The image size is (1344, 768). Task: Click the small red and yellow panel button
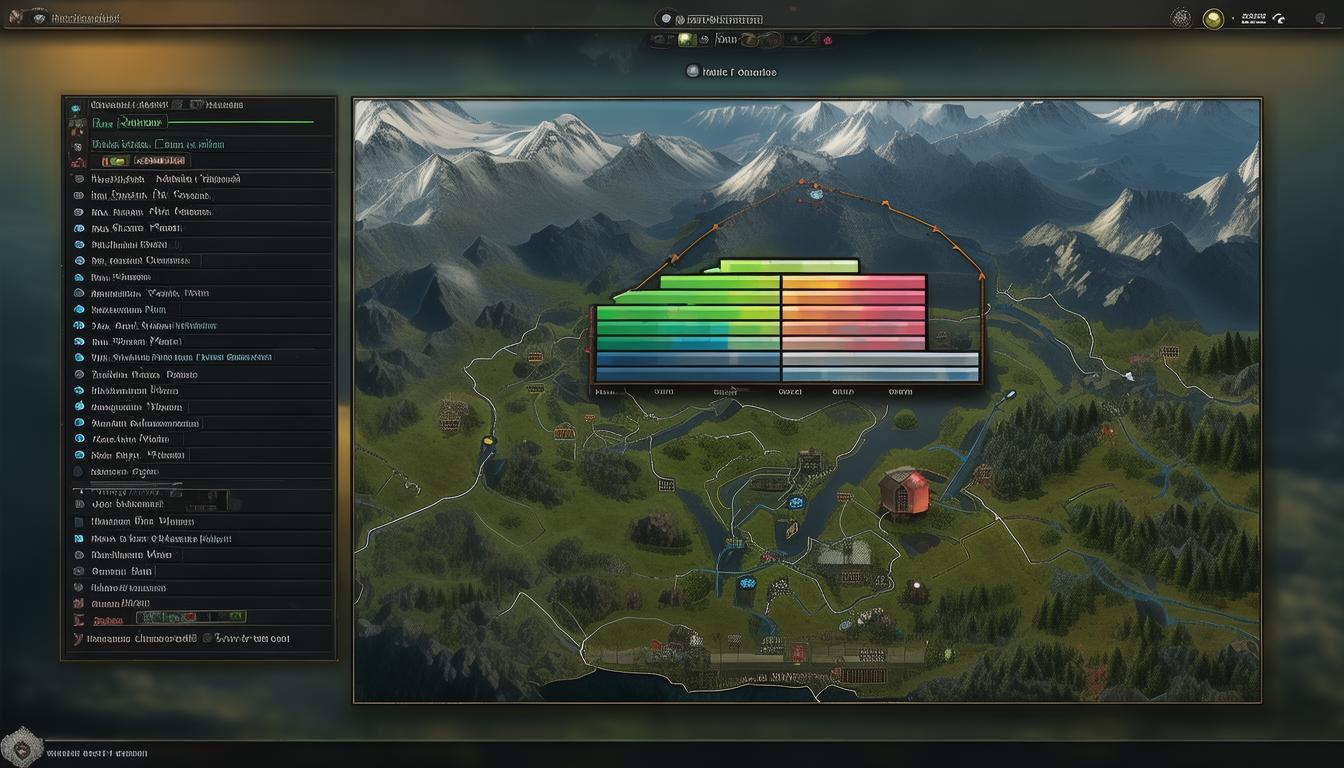(114, 160)
